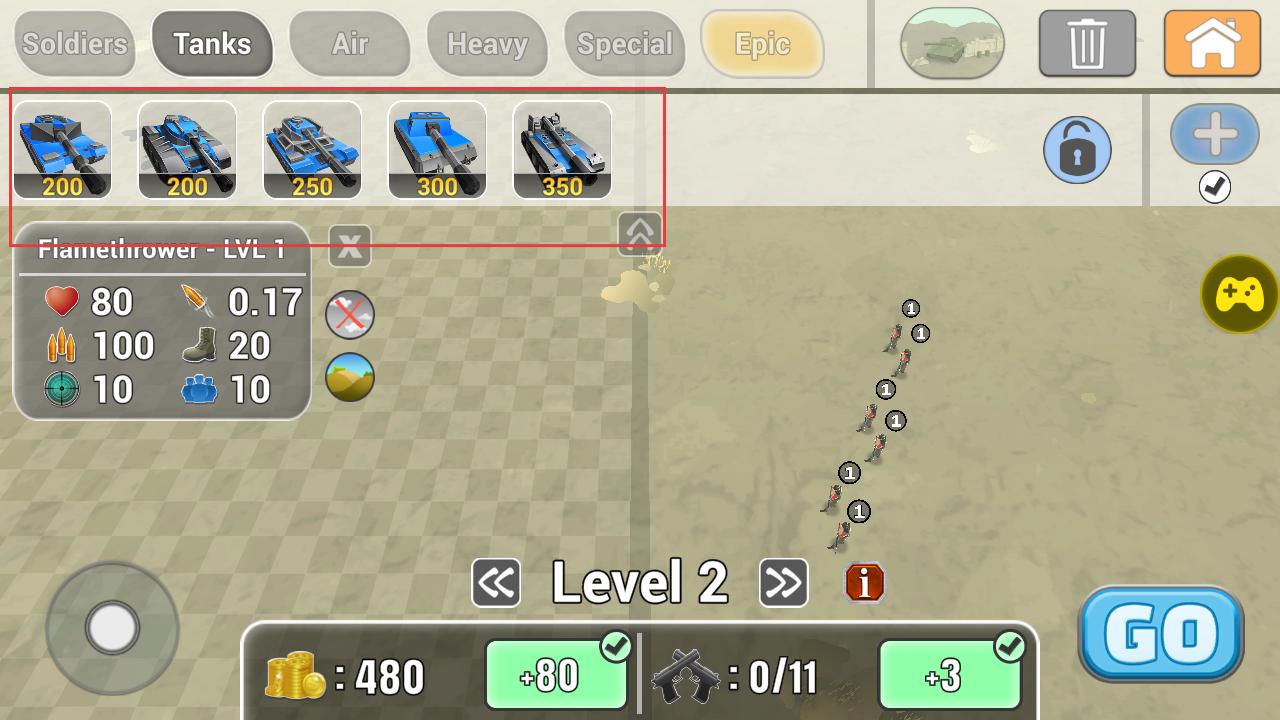Select the 300-cost blue tank
This screenshot has height=720, width=1280.
[437, 150]
